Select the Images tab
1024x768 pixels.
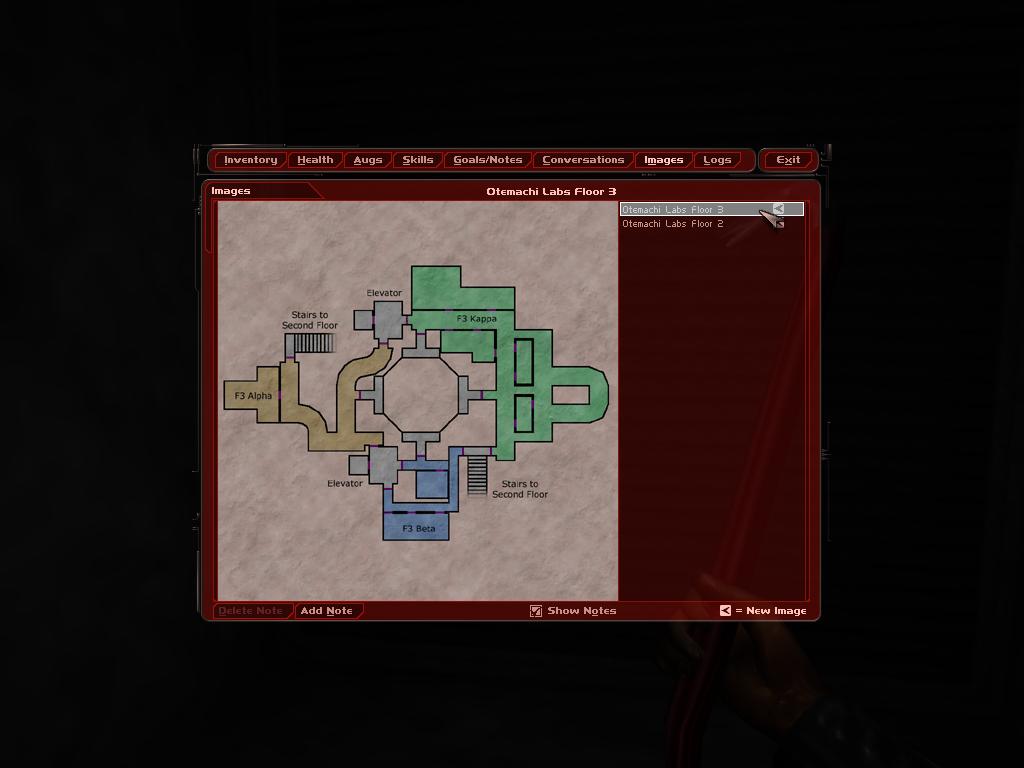[x=663, y=160]
